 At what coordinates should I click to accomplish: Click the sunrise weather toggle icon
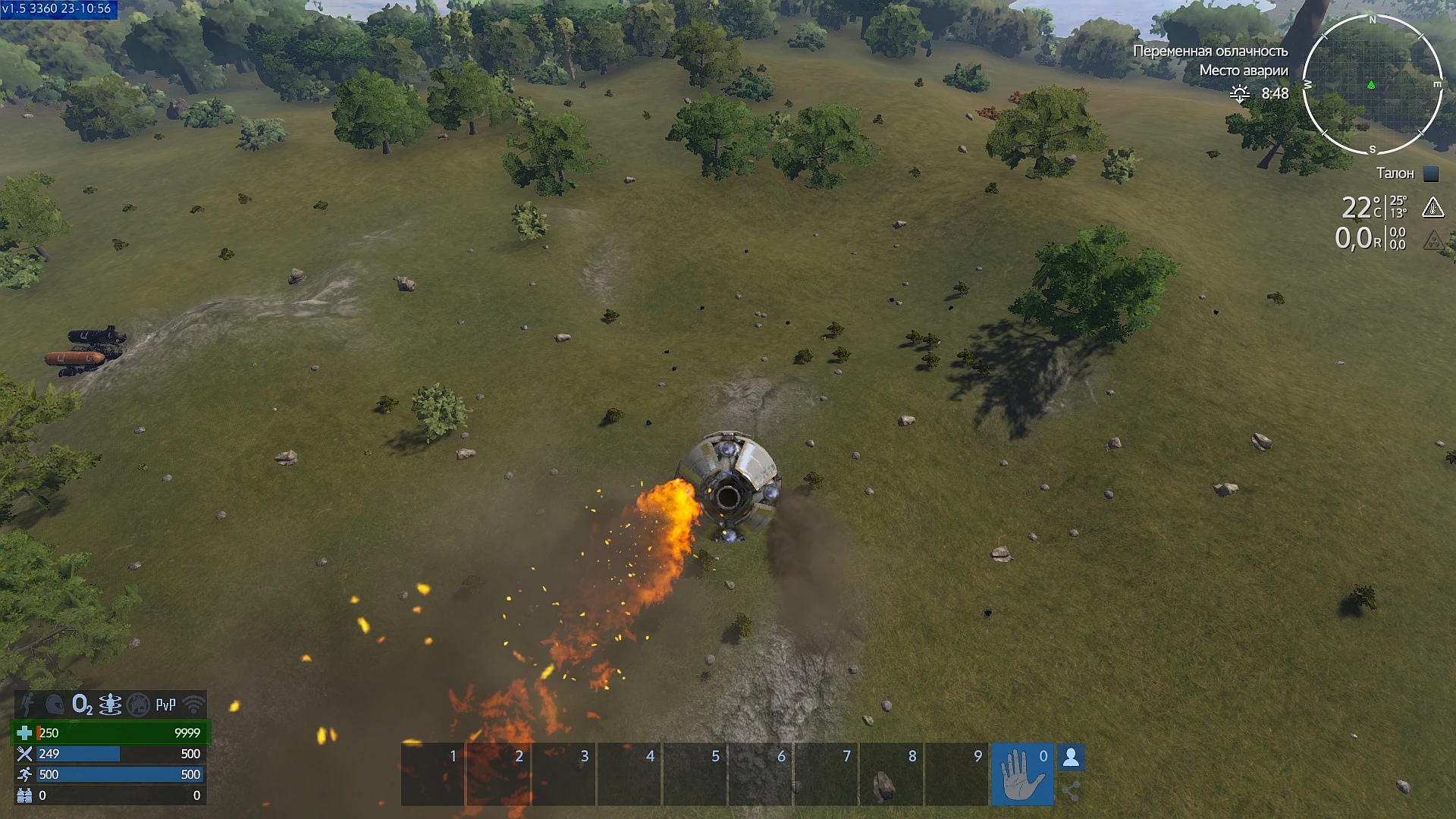coord(1240,94)
